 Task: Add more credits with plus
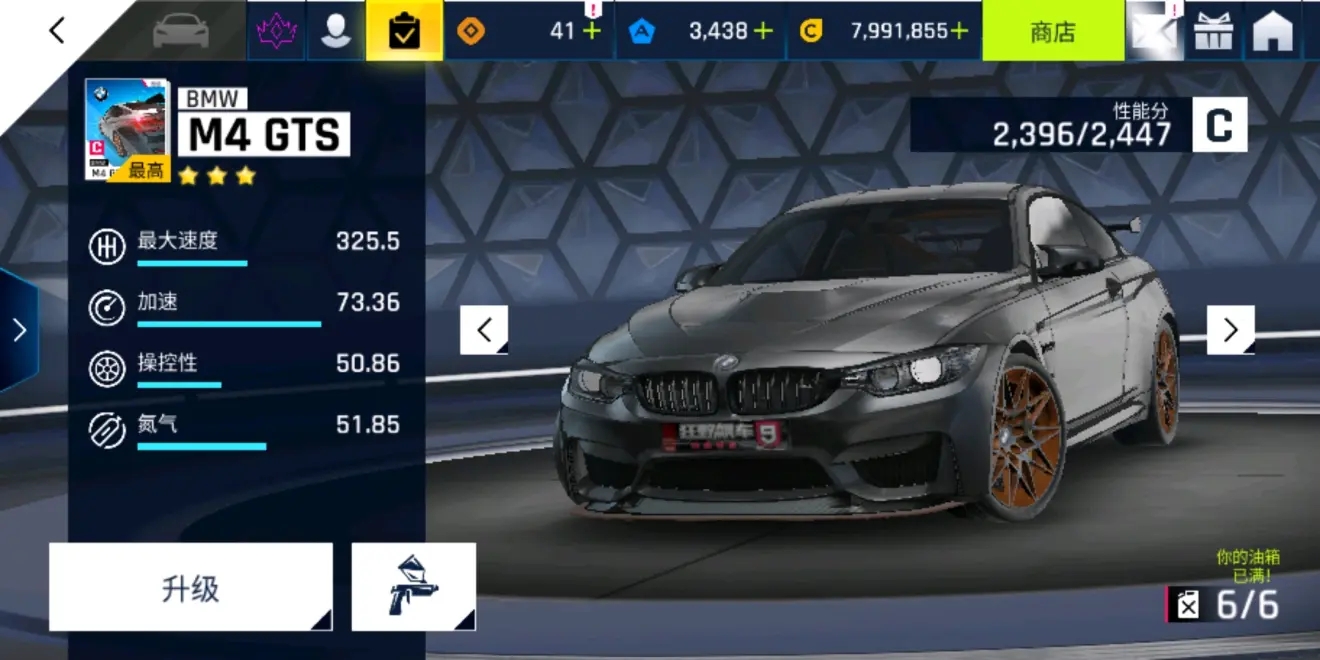(959, 31)
